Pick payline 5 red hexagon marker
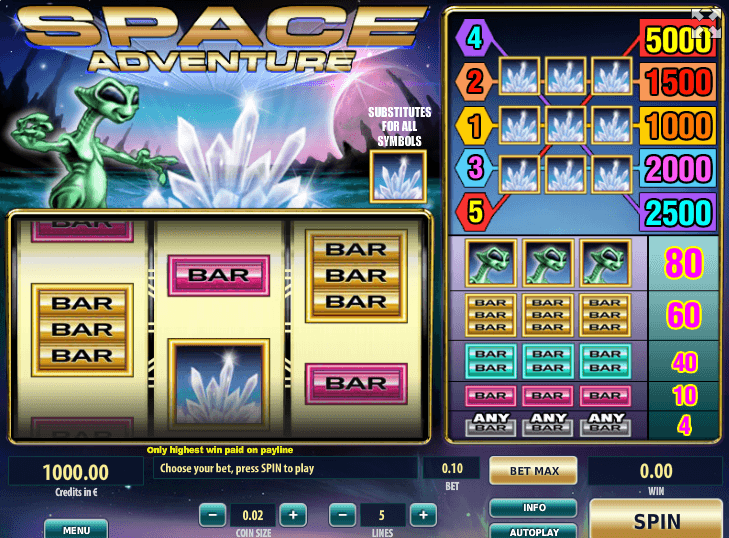 tap(473, 210)
